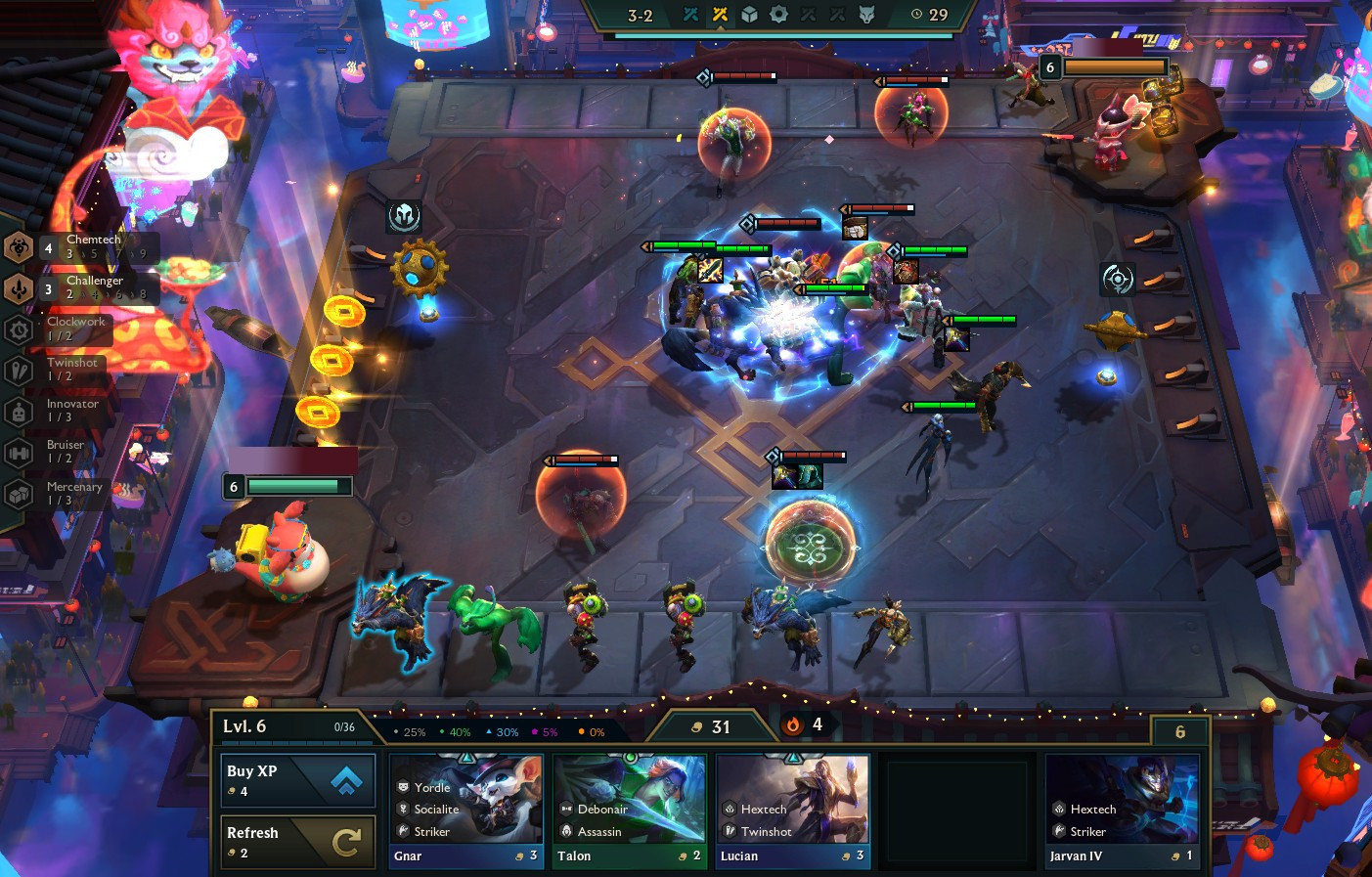Click the Bruiser trait icon
Image resolution: width=1372 pixels, height=877 pixels.
[x=19, y=453]
